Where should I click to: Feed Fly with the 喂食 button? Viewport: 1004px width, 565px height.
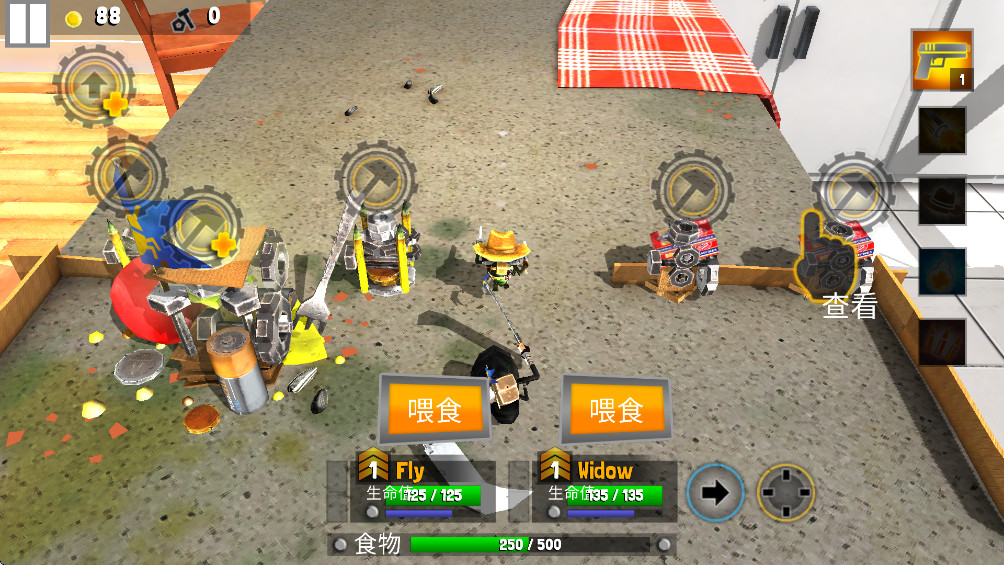[x=435, y=409]
